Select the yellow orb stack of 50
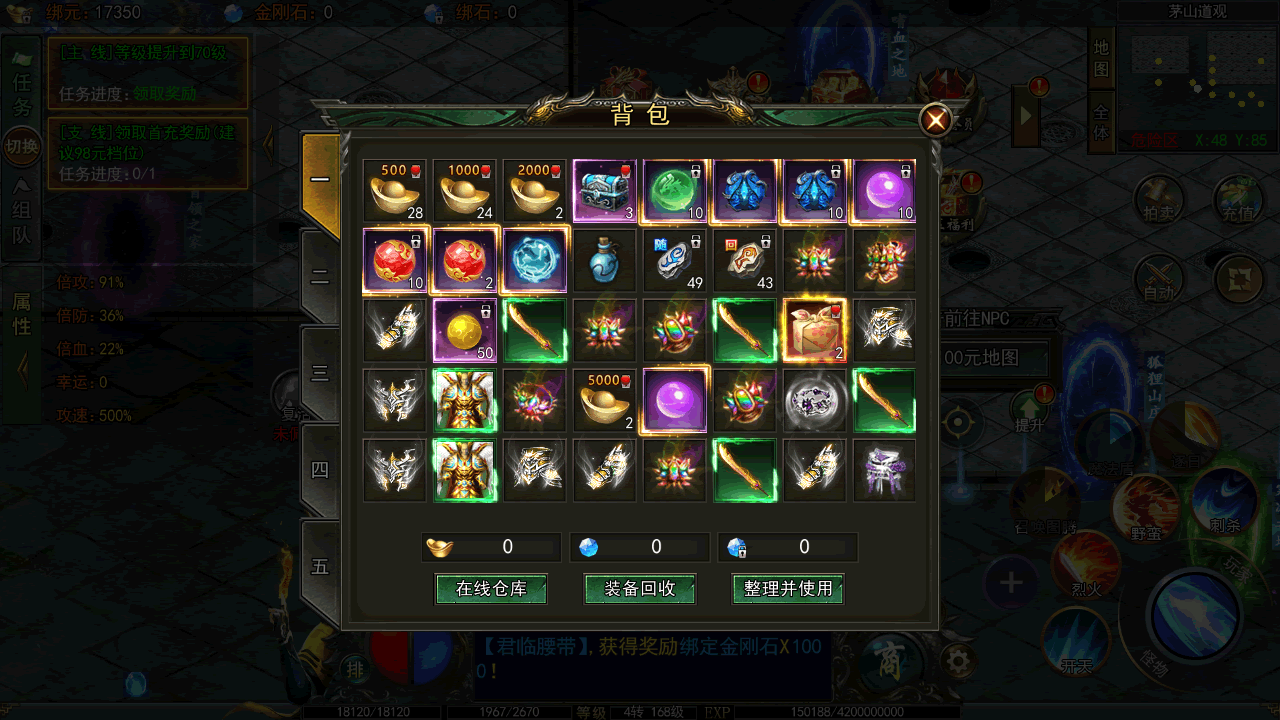 (x=465, y=330)
